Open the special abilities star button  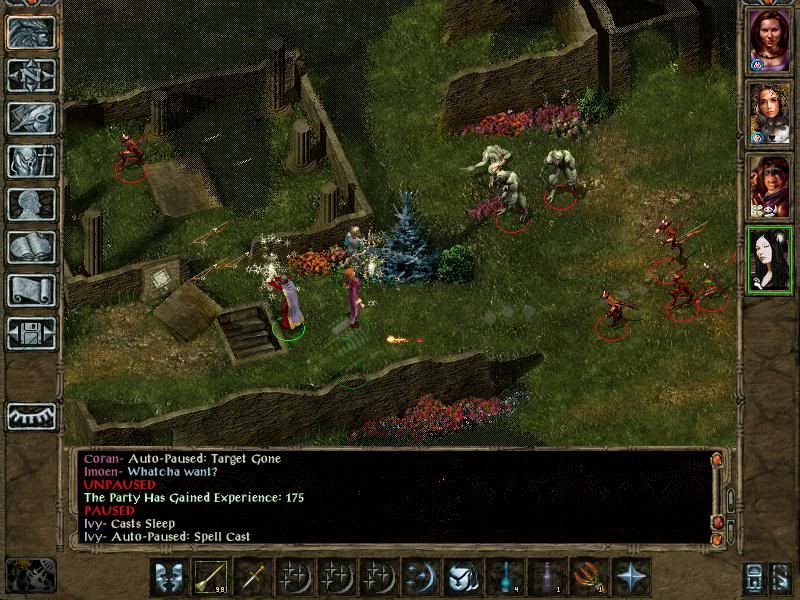coord(633,577)
